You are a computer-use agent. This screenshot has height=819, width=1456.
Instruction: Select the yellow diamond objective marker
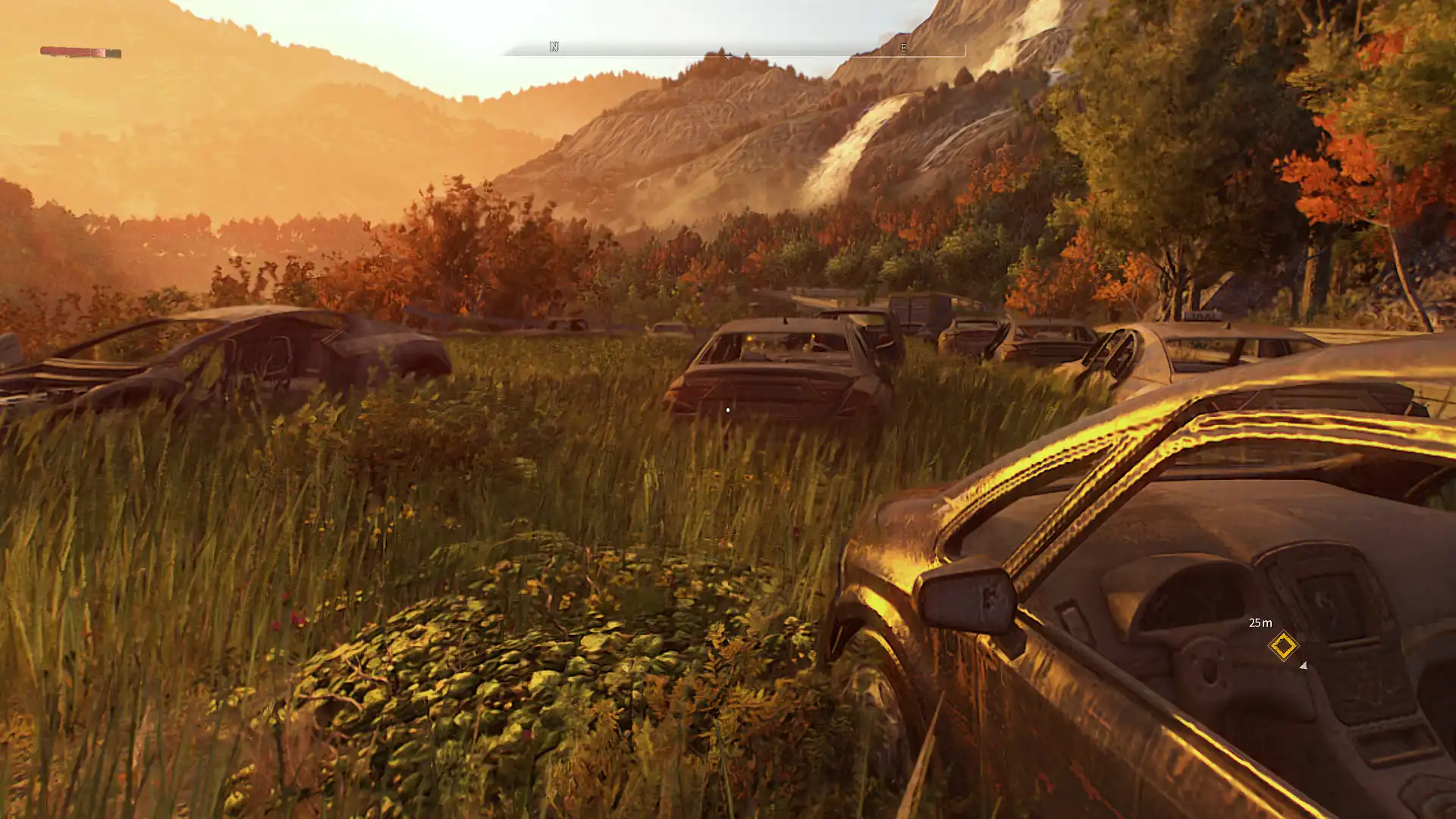pyautogui.click(x=1283, y=646)
